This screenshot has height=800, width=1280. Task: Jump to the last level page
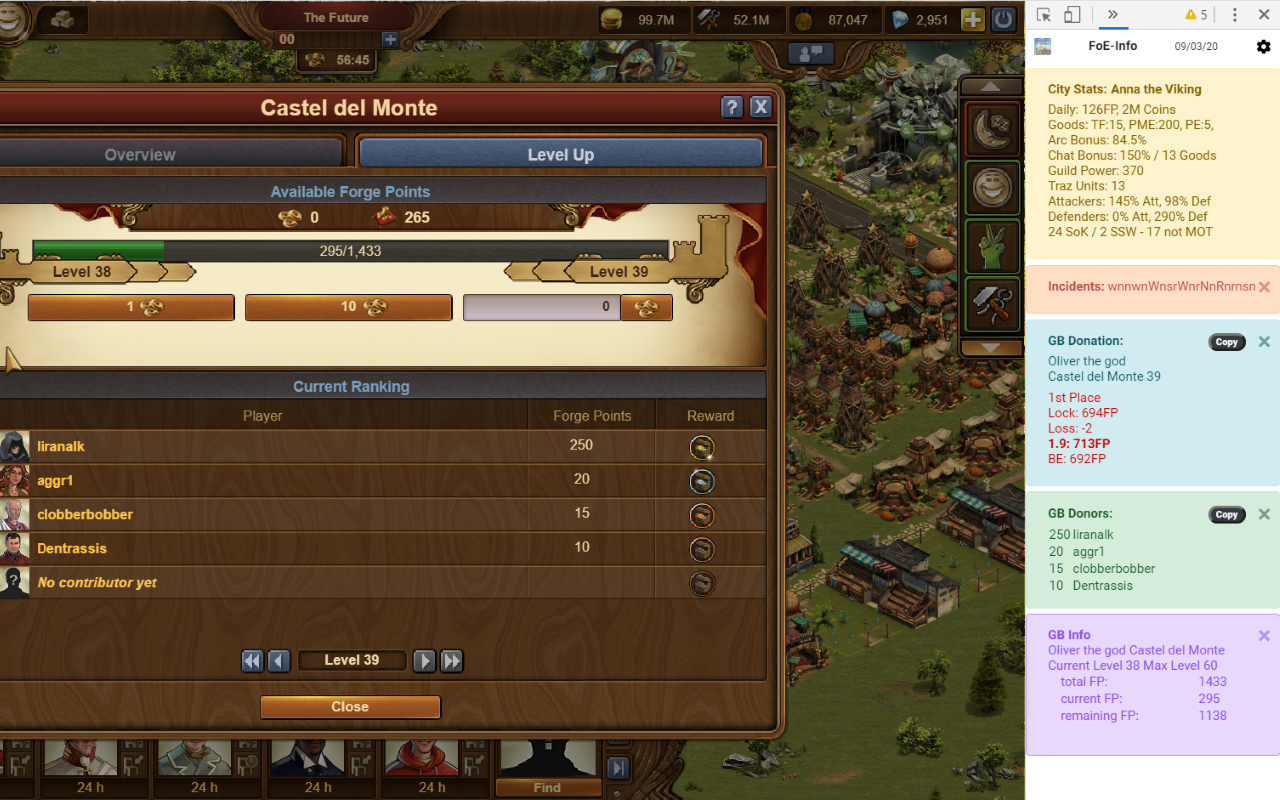(452, 661)
